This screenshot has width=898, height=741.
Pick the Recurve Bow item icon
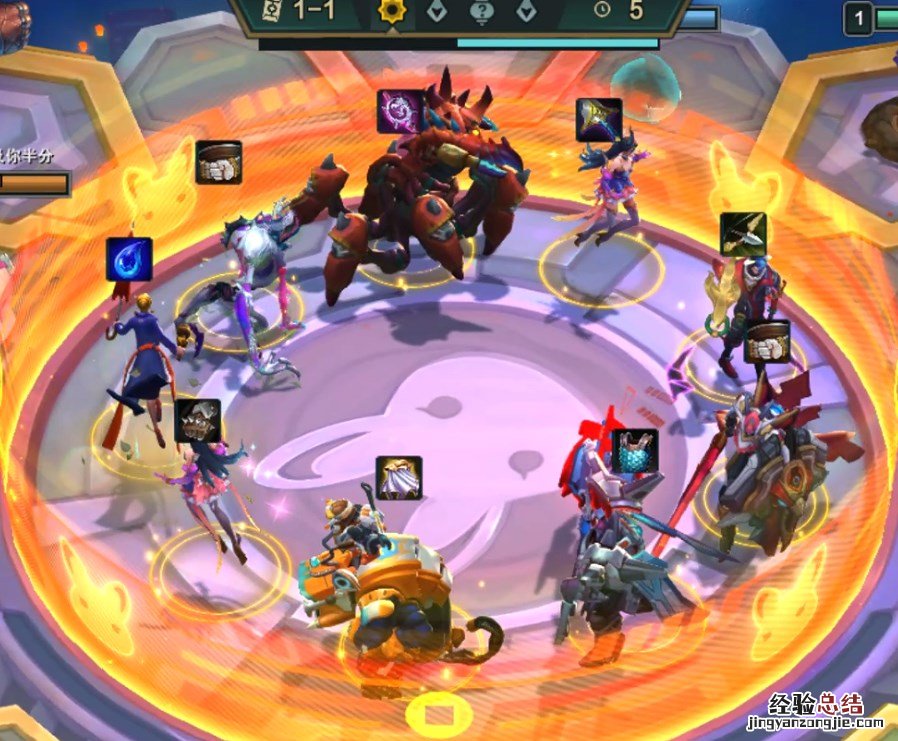click(743, 234)
